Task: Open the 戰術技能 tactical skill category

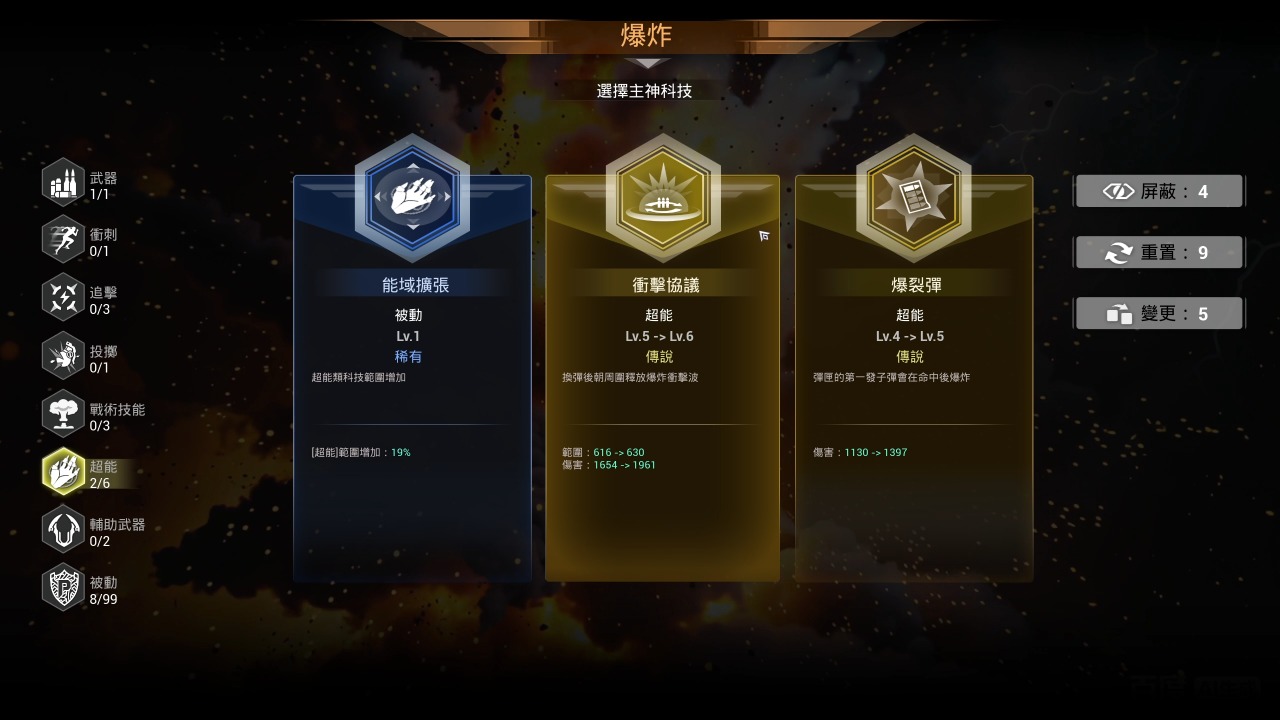Action: 64,415
